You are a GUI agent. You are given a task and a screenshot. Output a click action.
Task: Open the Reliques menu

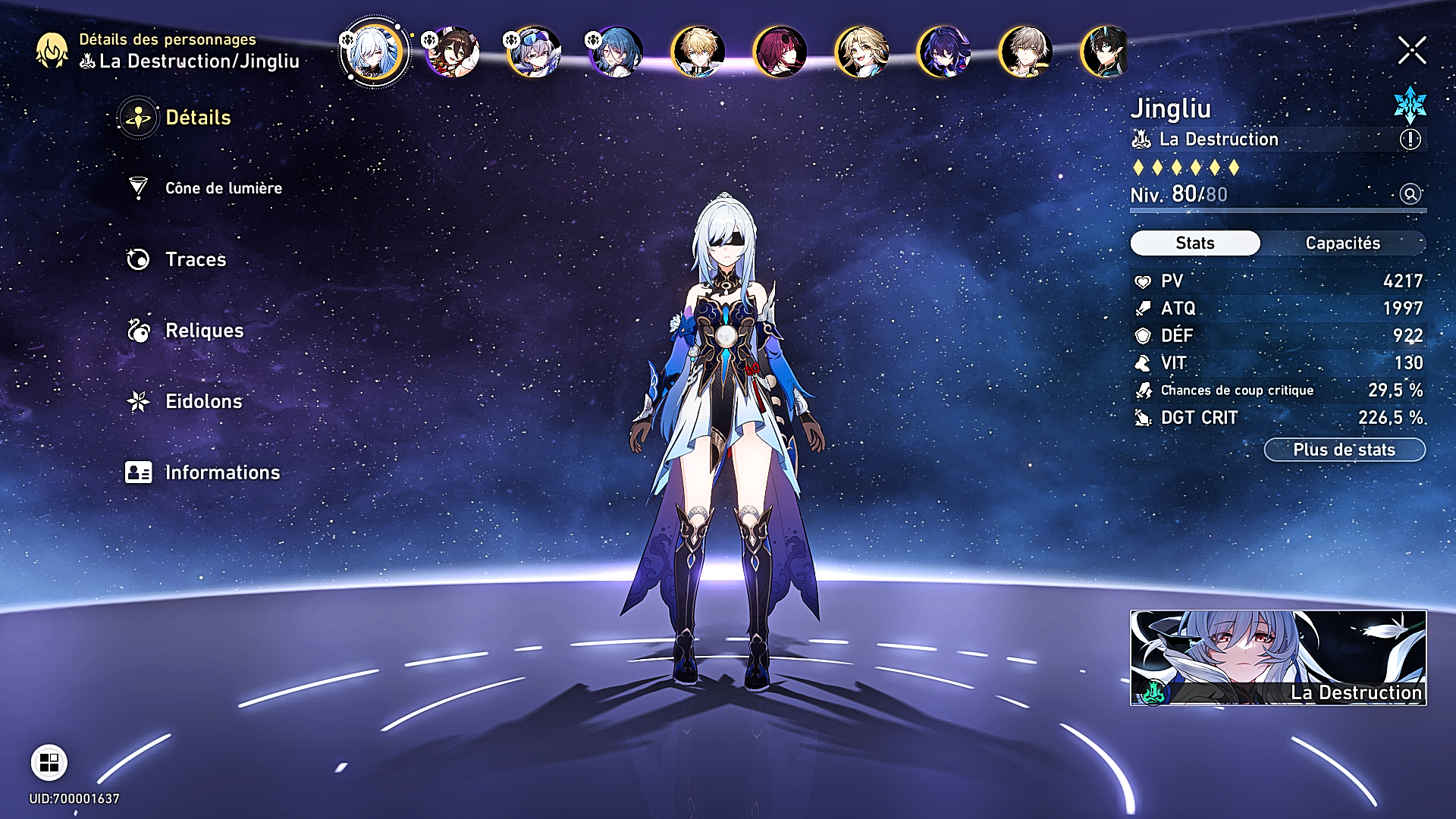click(203, 331)
